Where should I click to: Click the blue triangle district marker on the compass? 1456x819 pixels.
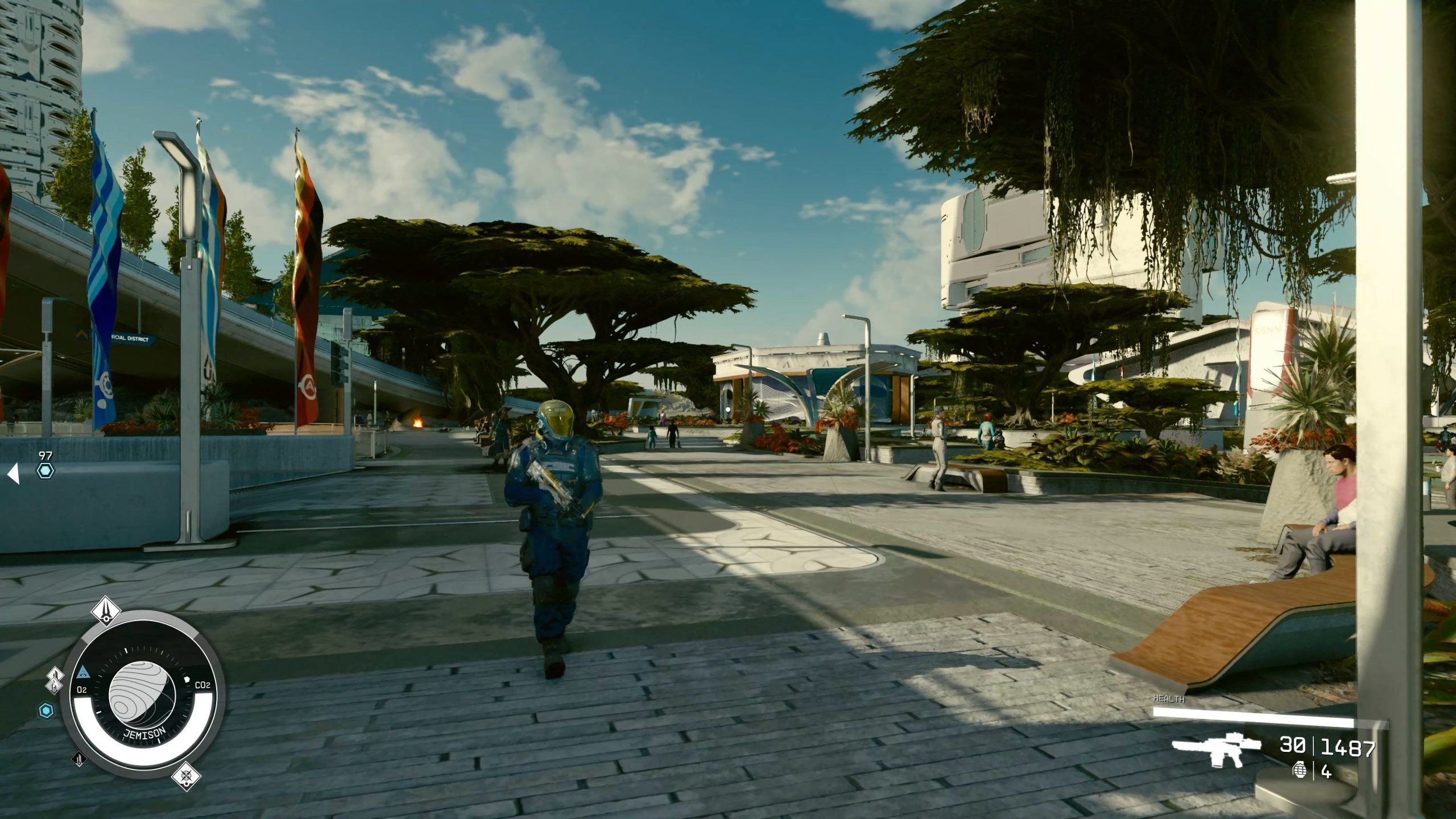(84, 672)
